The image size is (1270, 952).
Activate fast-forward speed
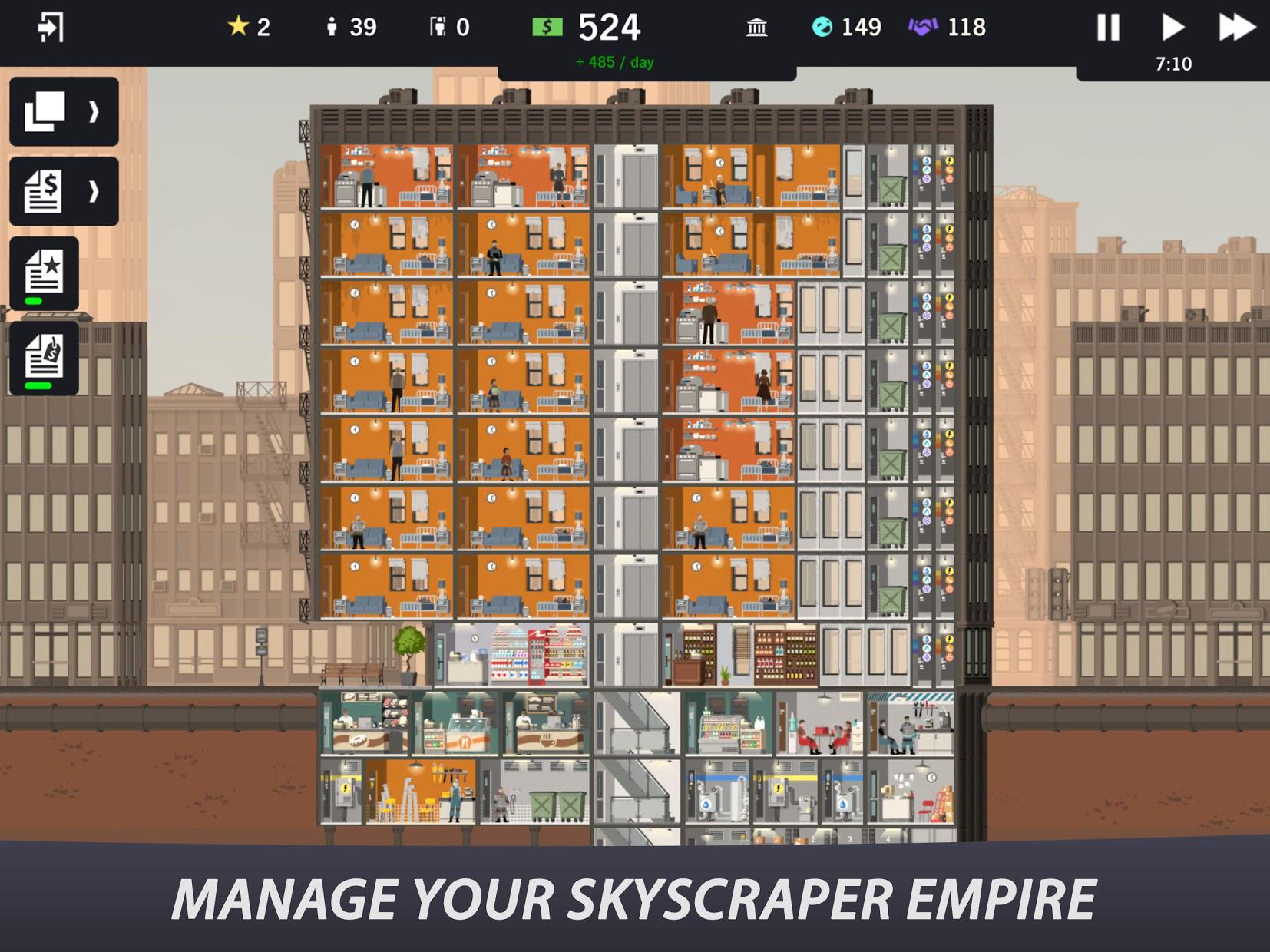(x=1236, y=28)
